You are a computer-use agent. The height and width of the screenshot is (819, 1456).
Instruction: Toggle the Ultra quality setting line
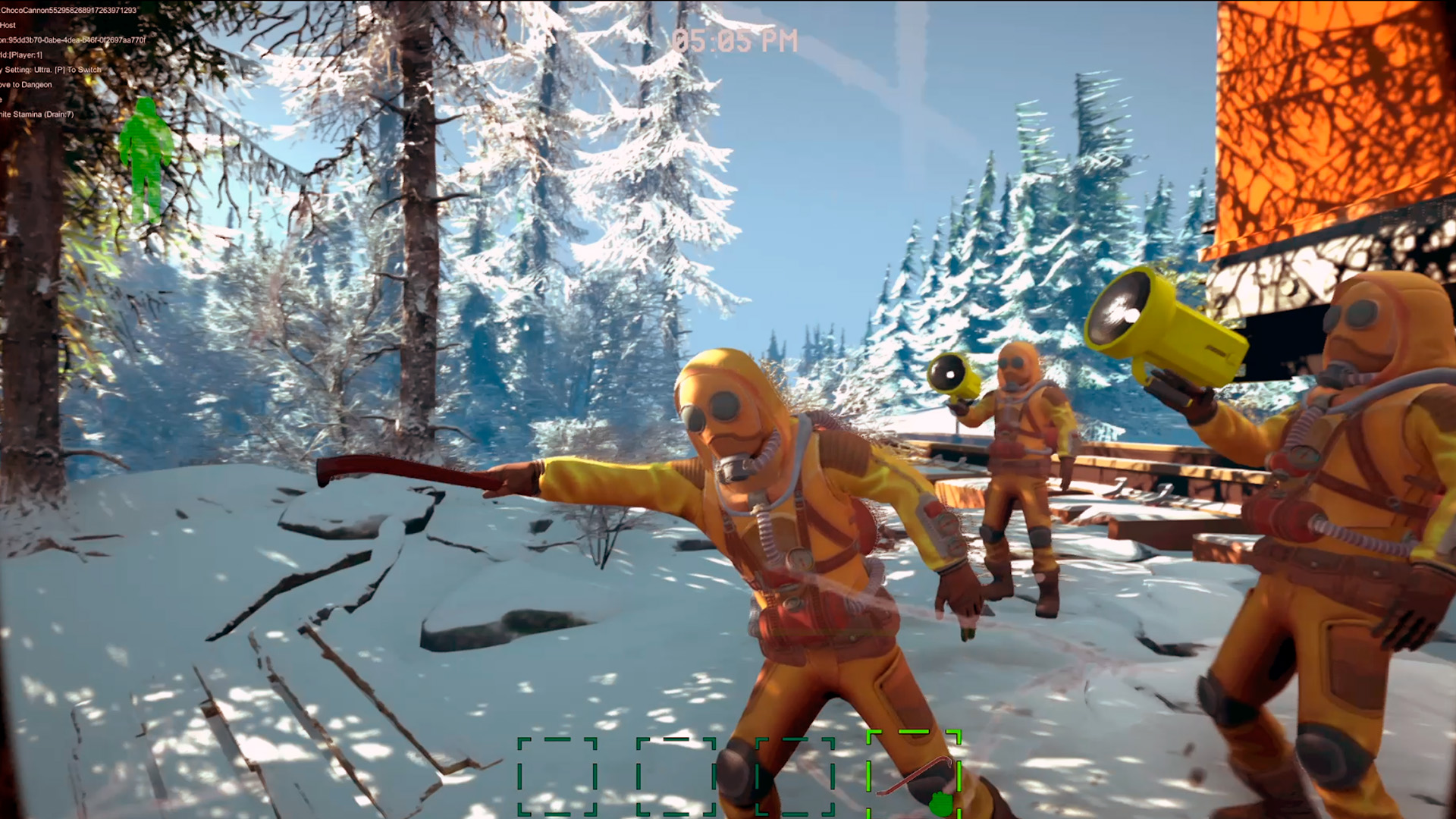coord(49,69)
